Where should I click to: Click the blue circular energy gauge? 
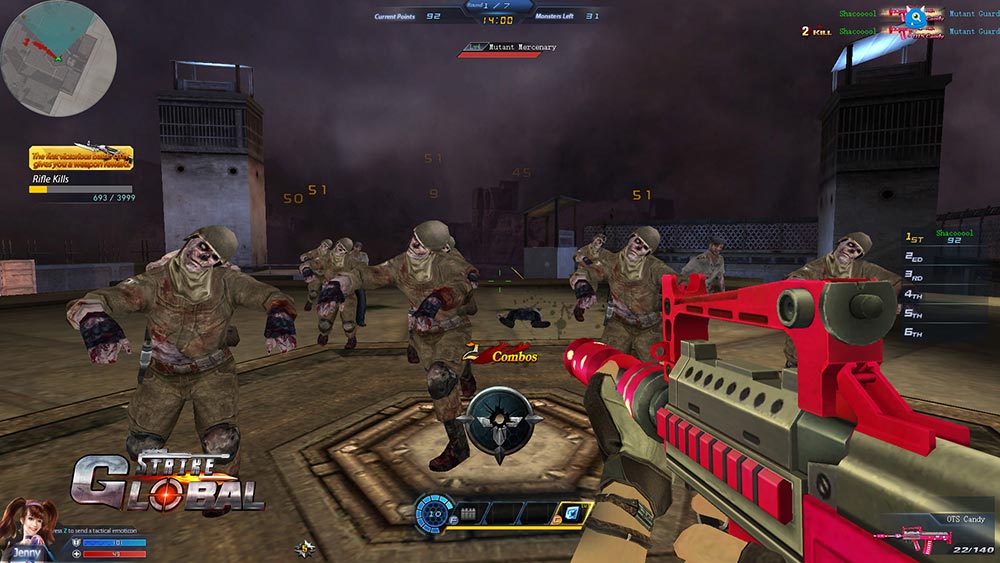click(435, 512)
